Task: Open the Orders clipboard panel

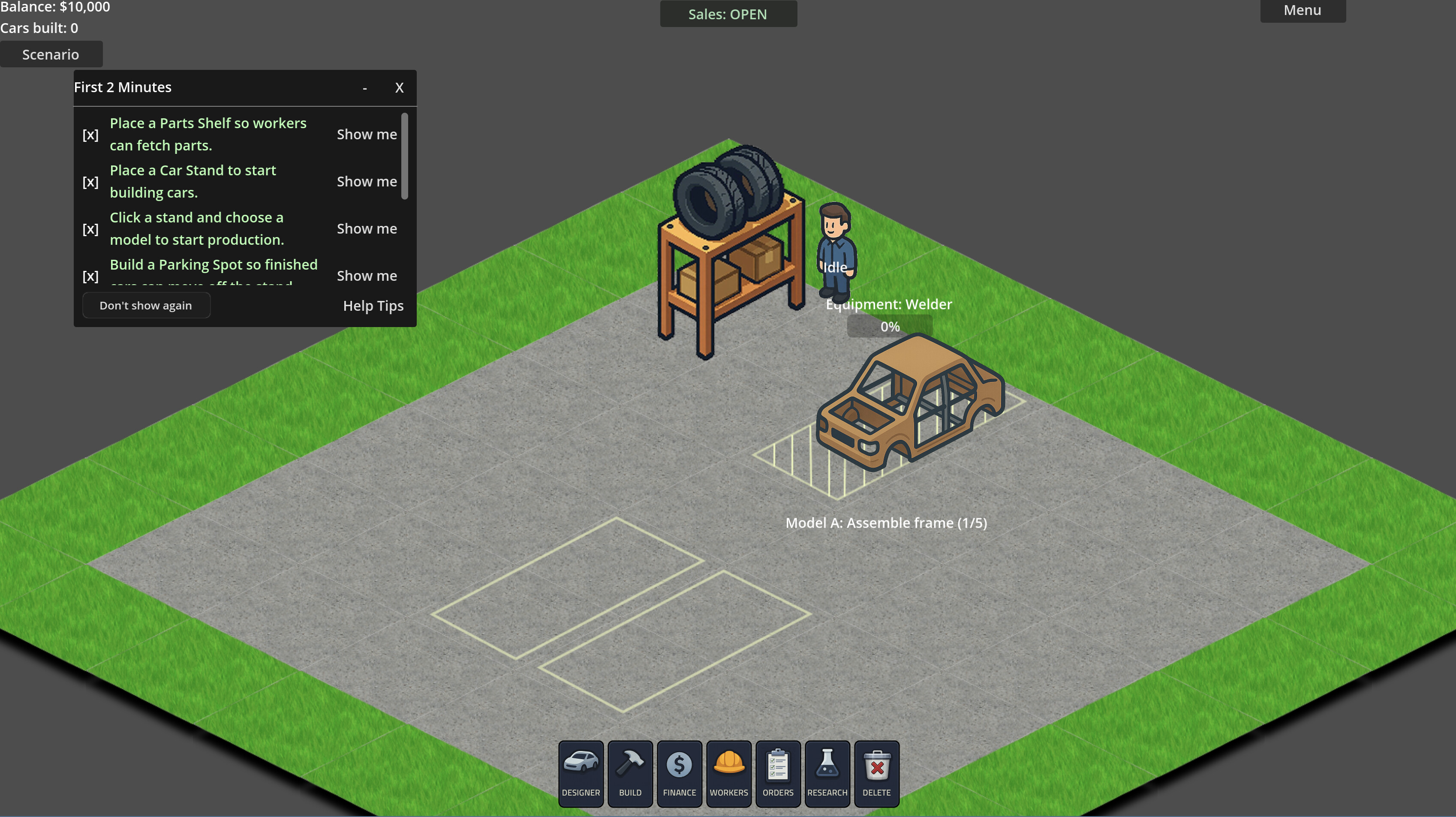Action: pos(777,773)
